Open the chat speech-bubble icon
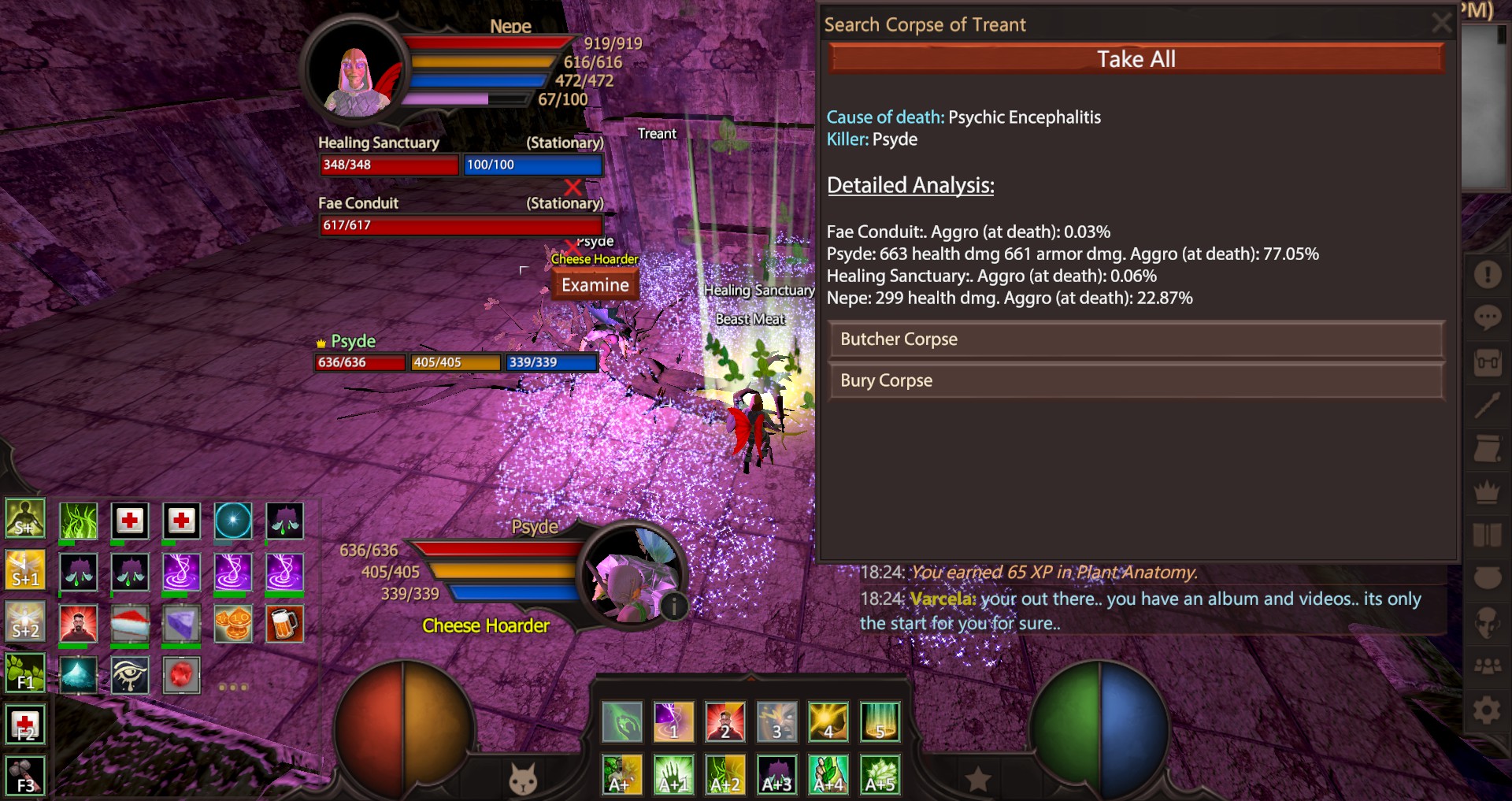The image size is (1512, 801). 1487,317
